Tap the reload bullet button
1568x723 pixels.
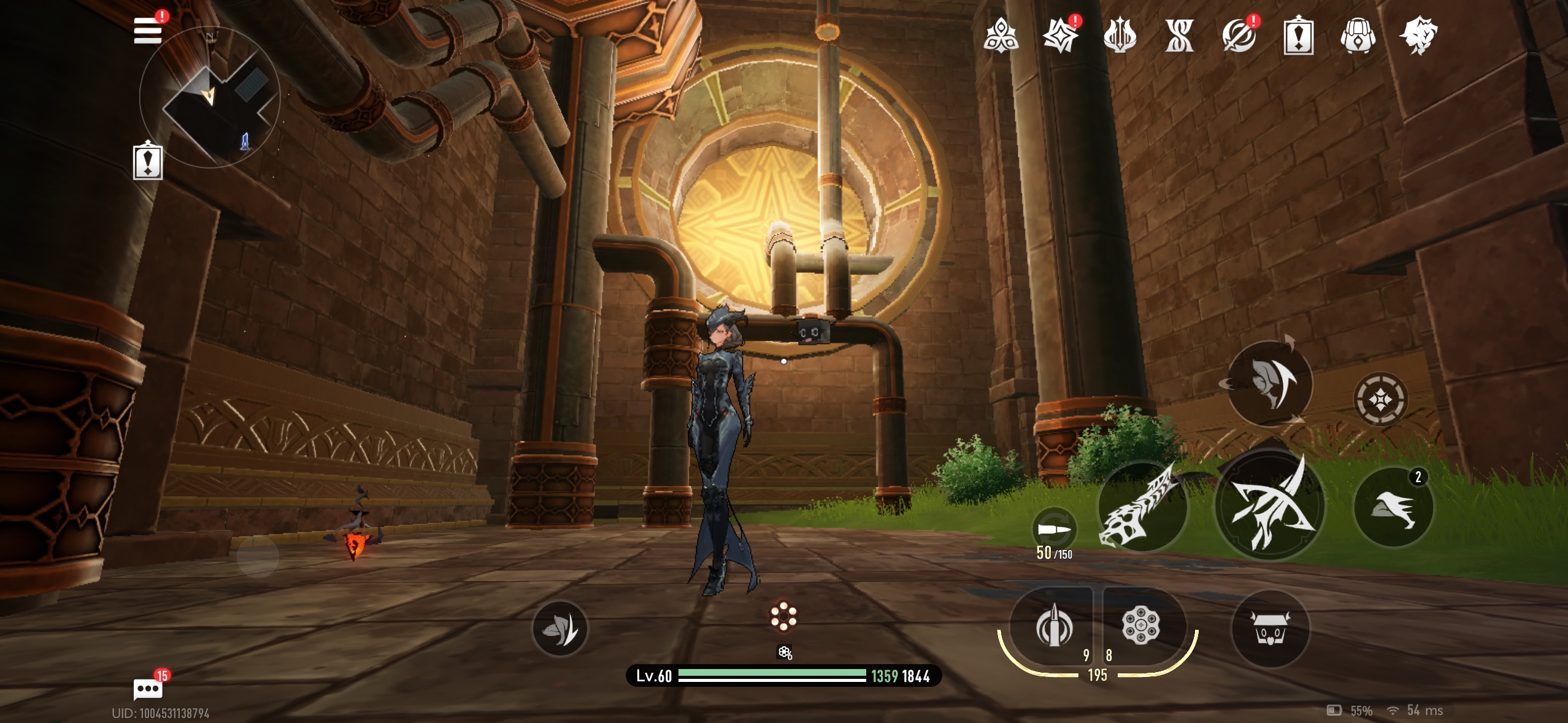[1055, 529]
